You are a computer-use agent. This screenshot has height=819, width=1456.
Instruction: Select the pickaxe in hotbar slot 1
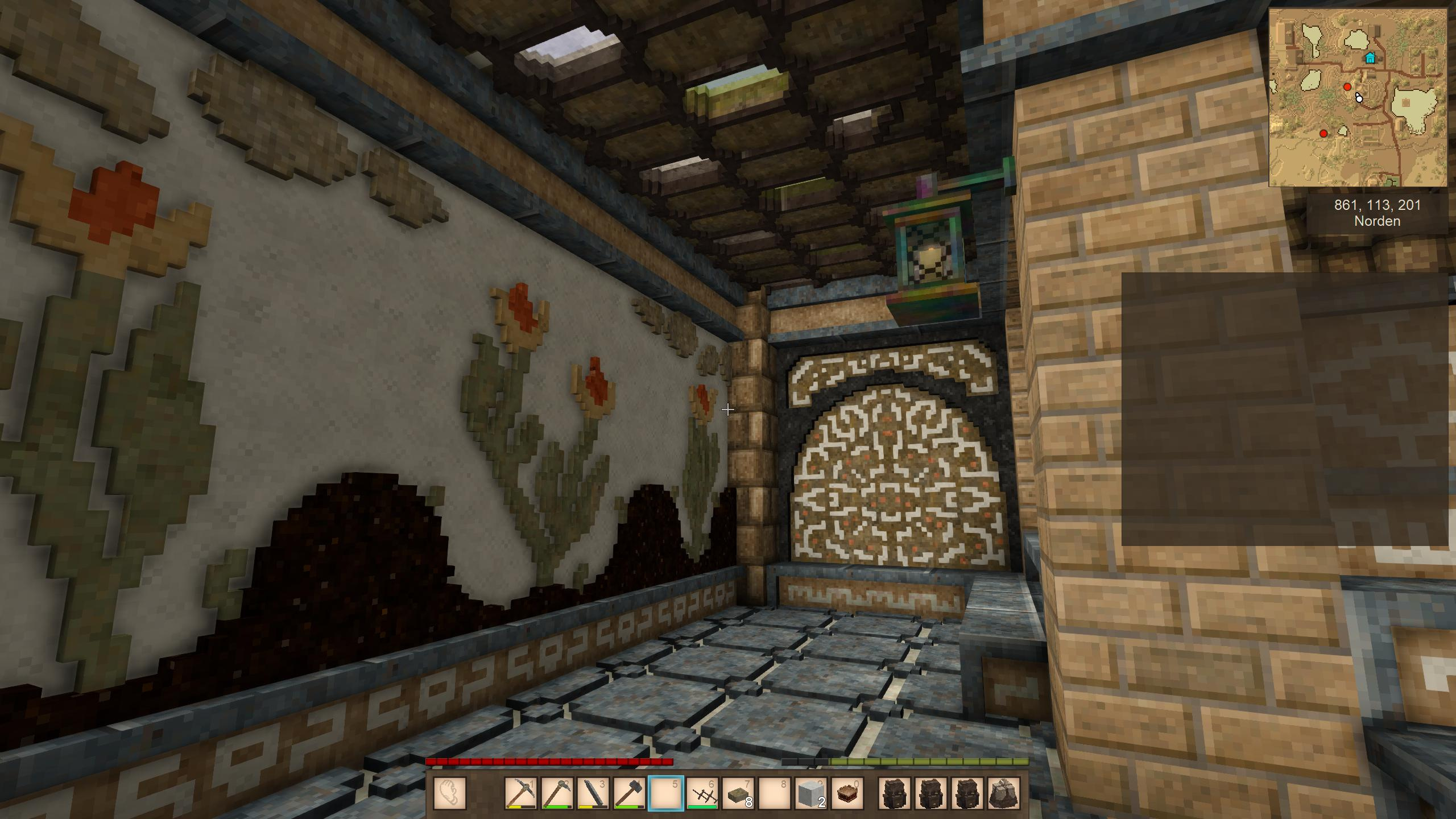(x=520, y=793)
